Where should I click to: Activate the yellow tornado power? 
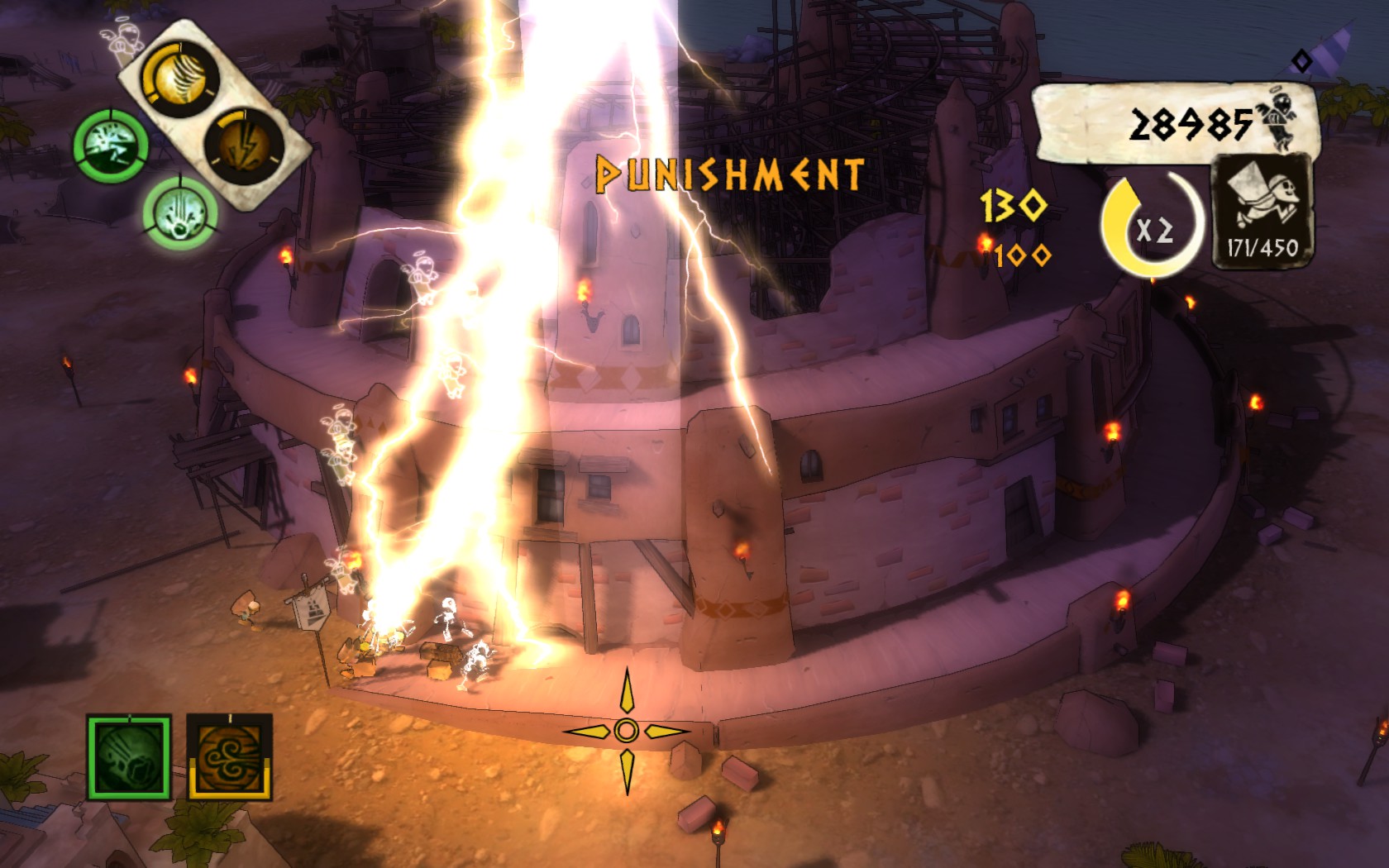(179, 80)
